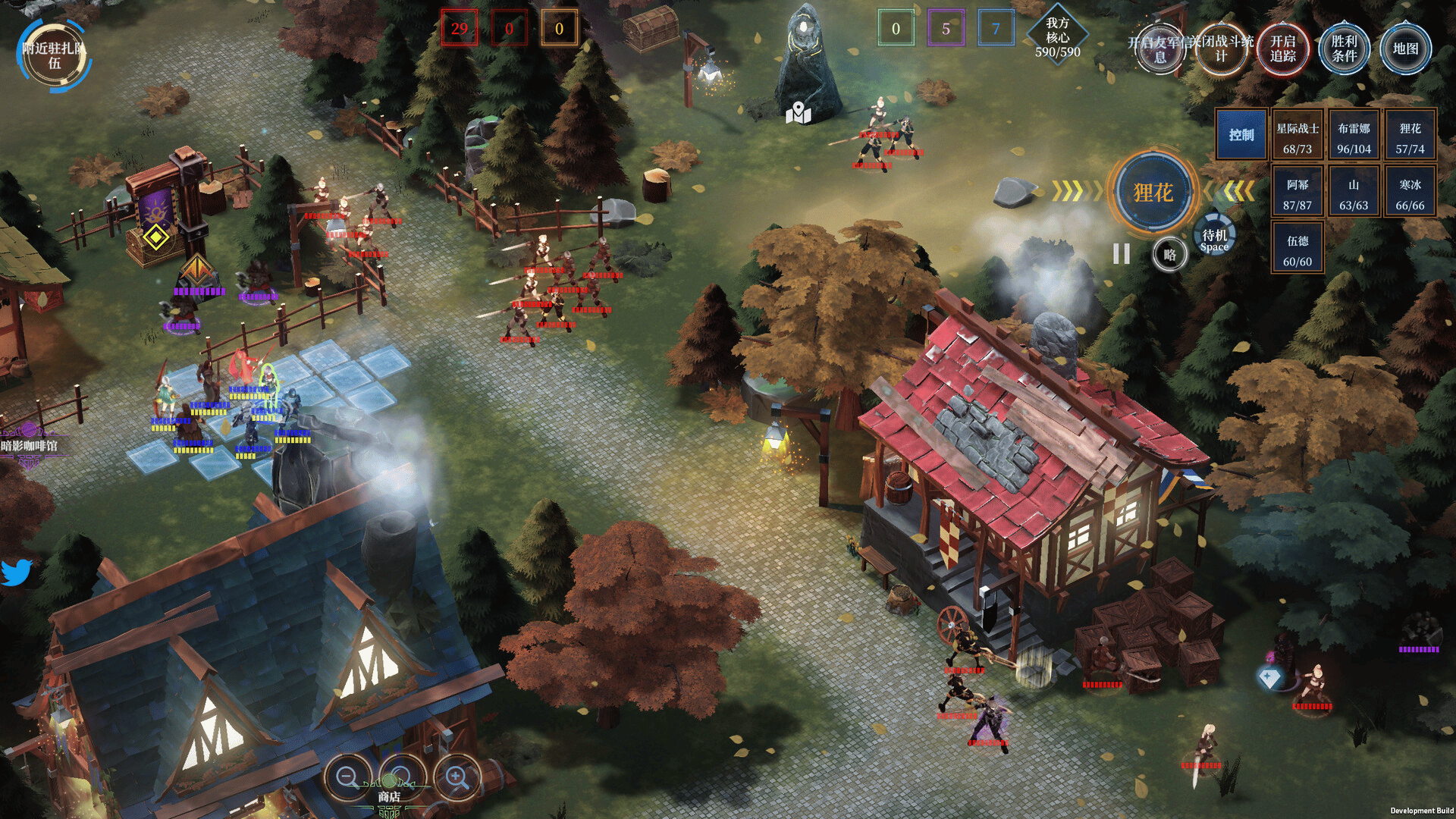Click the blue 控制 control button

pos(1241,135)
